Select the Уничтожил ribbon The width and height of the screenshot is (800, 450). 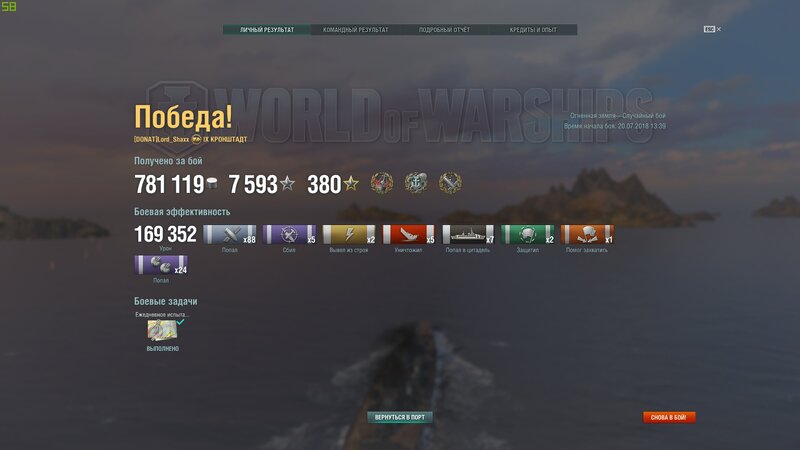409,235
